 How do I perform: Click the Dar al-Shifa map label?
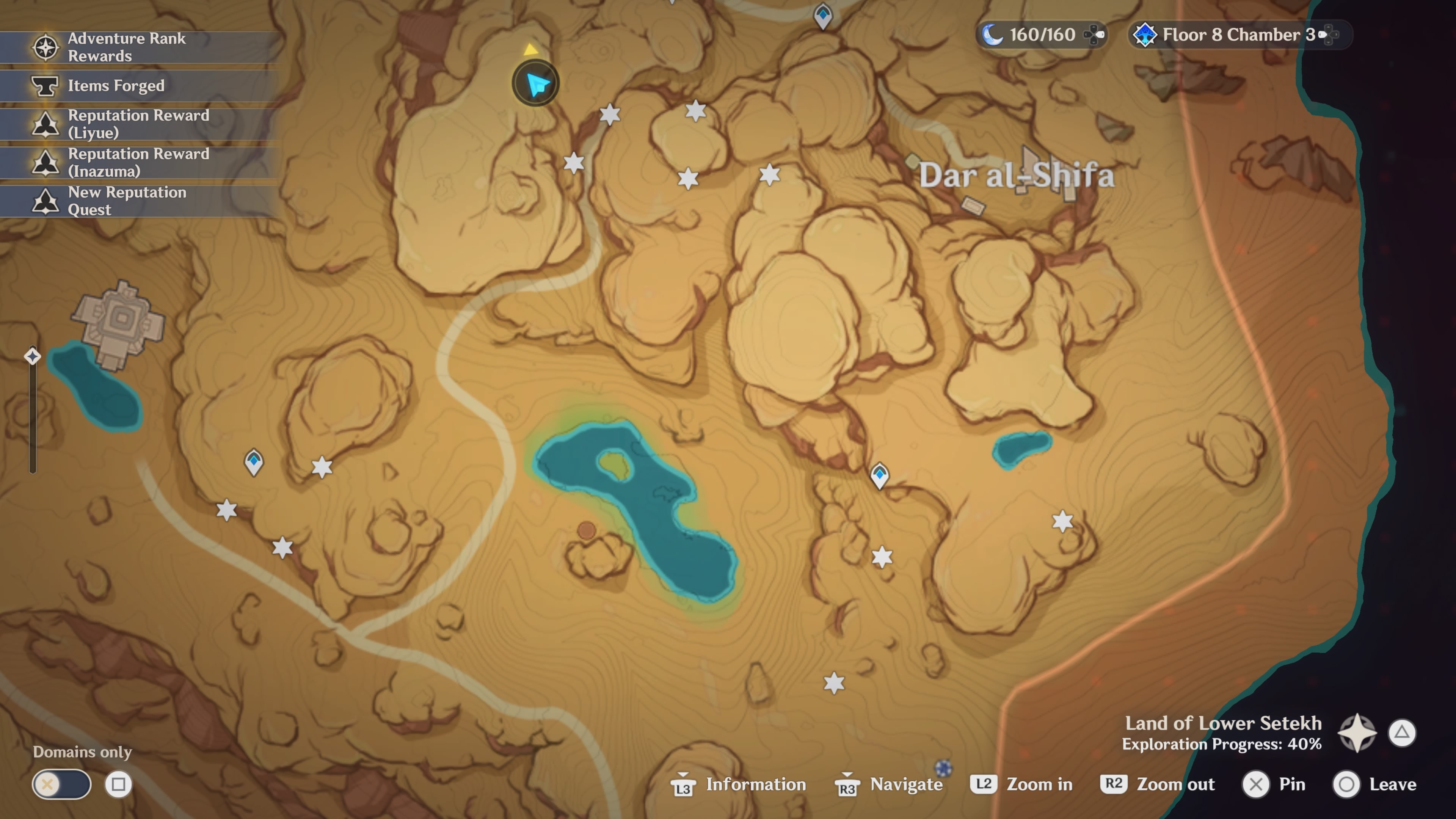[1016, 175]
